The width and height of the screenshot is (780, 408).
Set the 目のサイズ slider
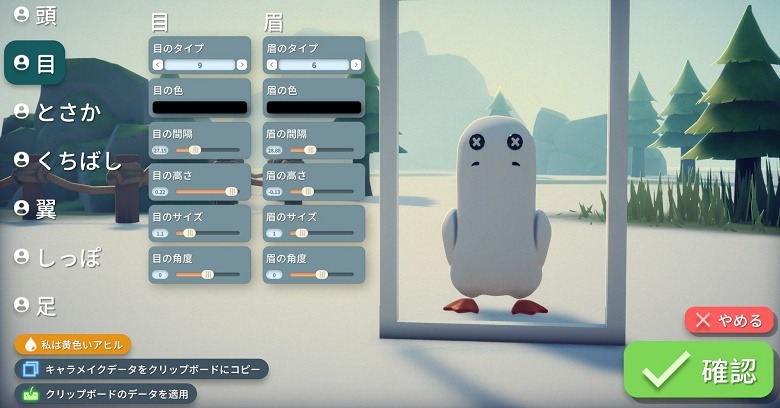[188, 233]
